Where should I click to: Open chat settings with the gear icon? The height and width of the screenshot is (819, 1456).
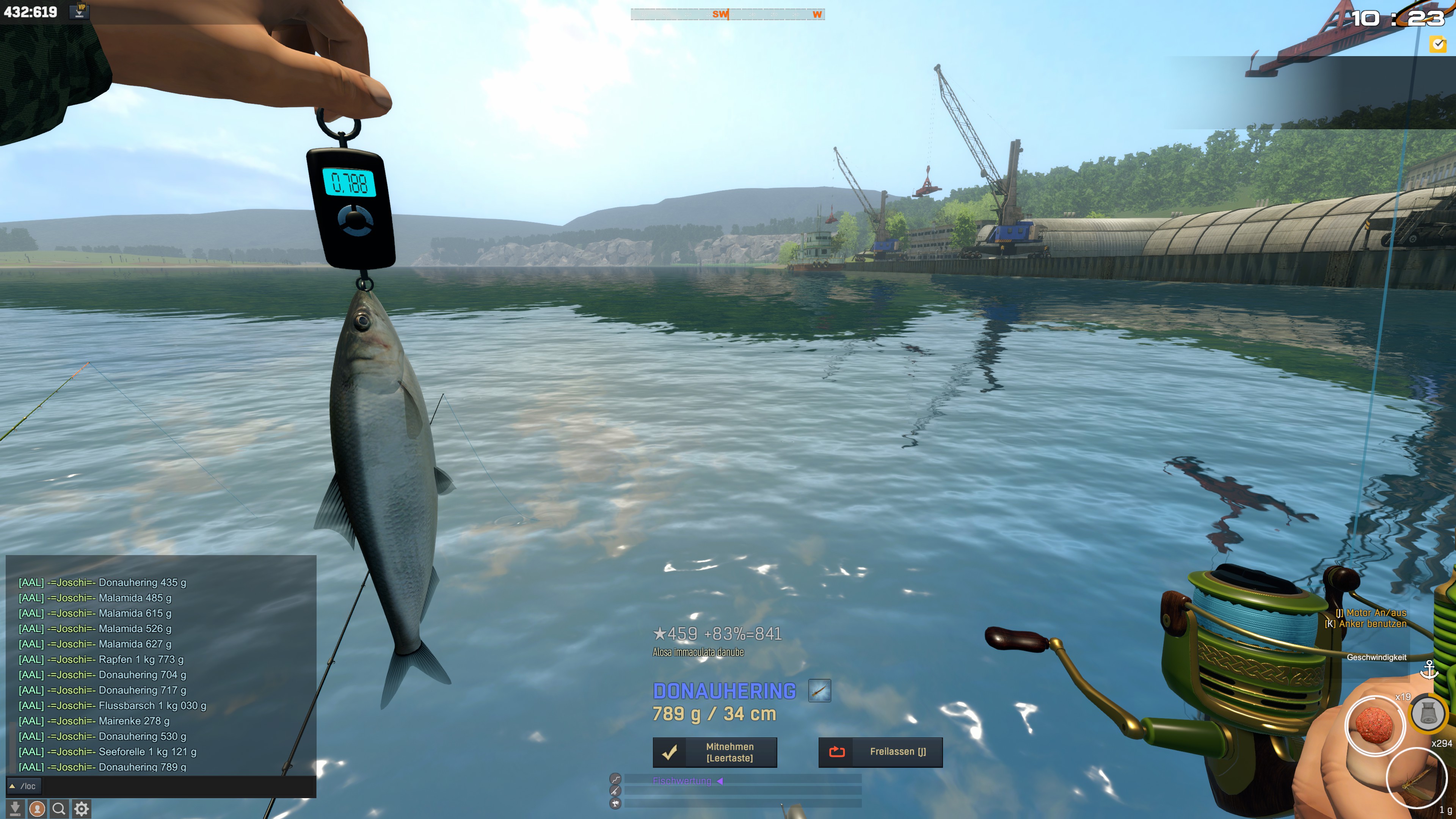pos(82,809)
